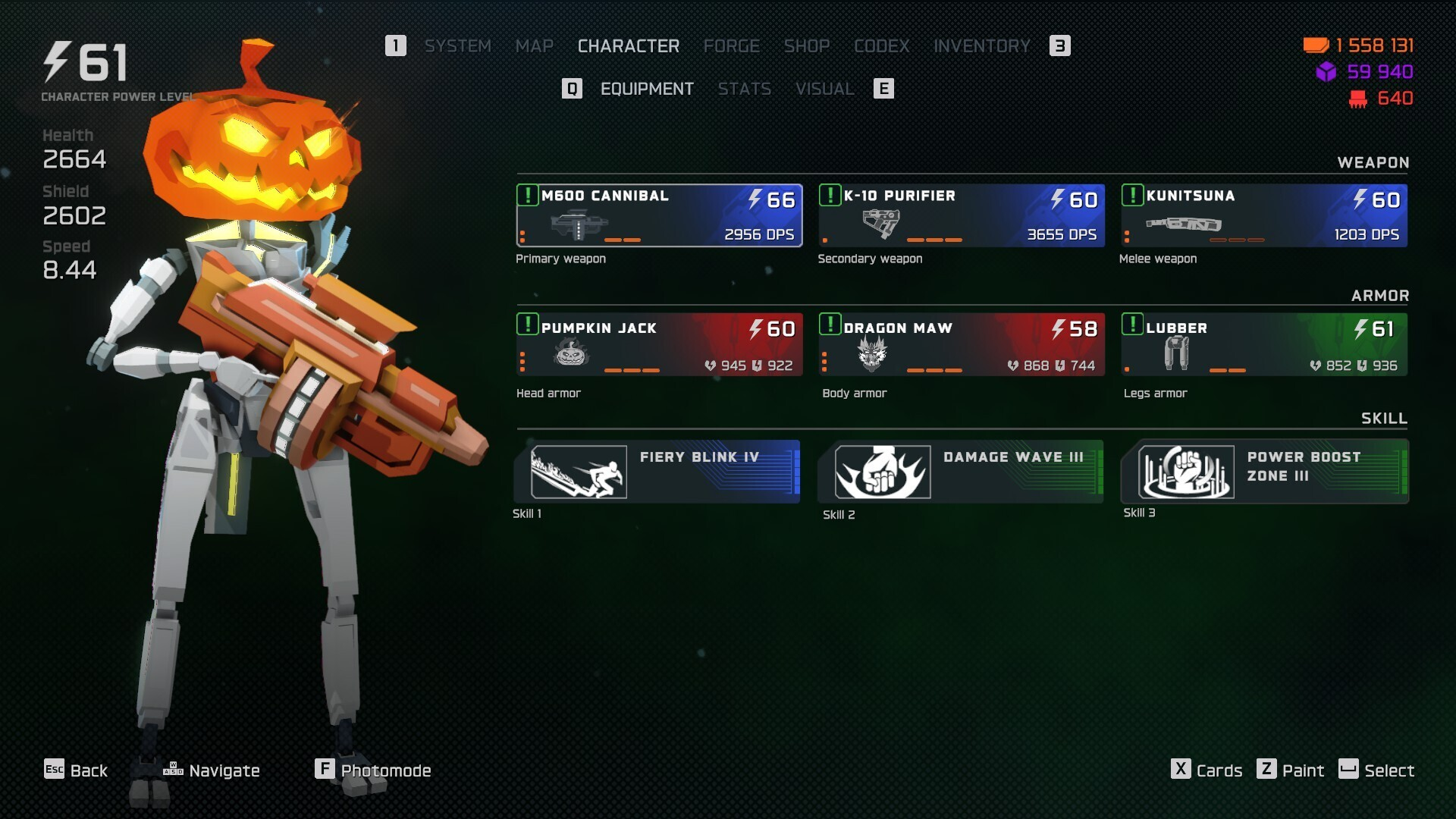
Task: Open the Shop tab
Action: coord(806,46)
